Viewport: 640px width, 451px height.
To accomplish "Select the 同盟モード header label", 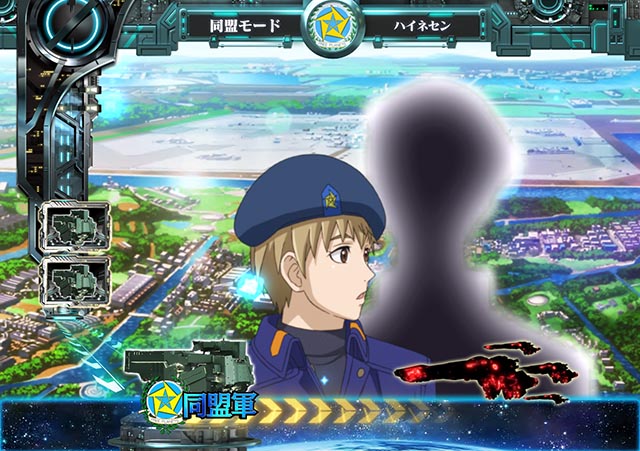I will [244, 25].
